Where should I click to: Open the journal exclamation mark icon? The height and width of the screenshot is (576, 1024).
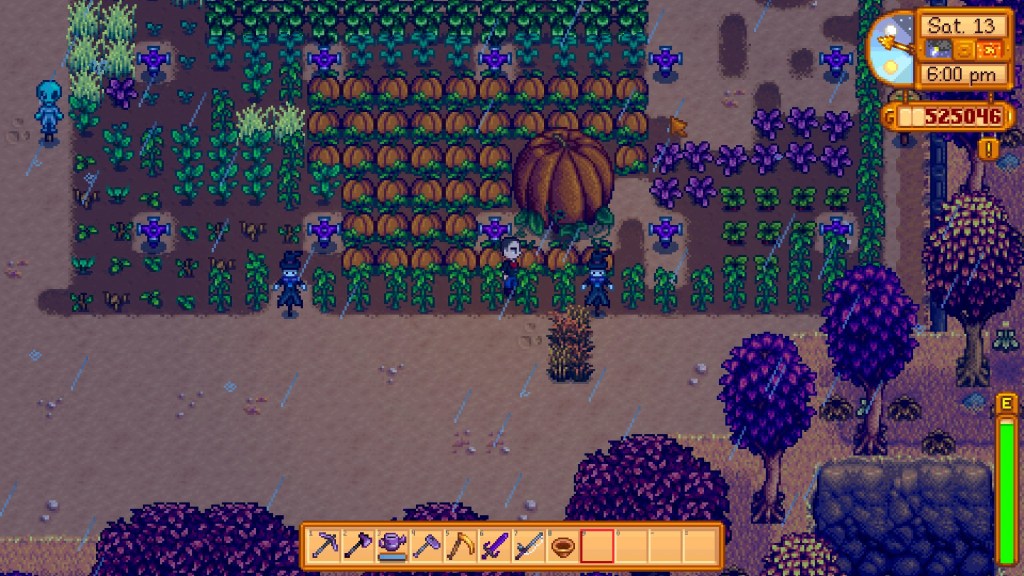990,150
